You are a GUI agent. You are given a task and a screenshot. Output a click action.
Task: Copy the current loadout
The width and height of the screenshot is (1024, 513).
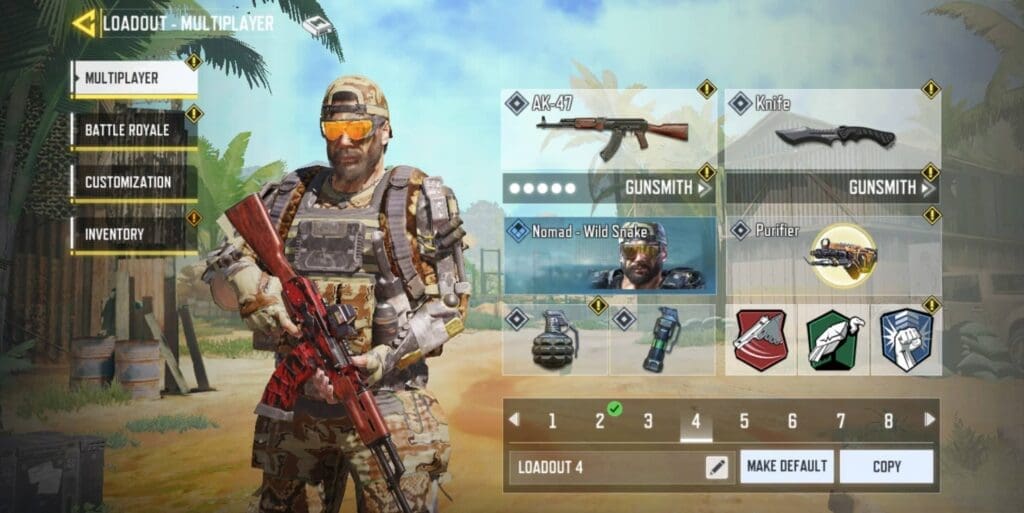886,466
